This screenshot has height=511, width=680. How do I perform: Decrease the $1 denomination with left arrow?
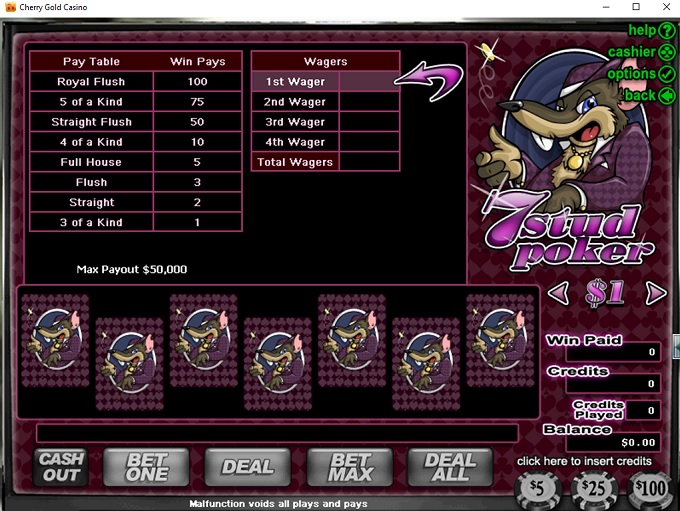tap(561, 293)
